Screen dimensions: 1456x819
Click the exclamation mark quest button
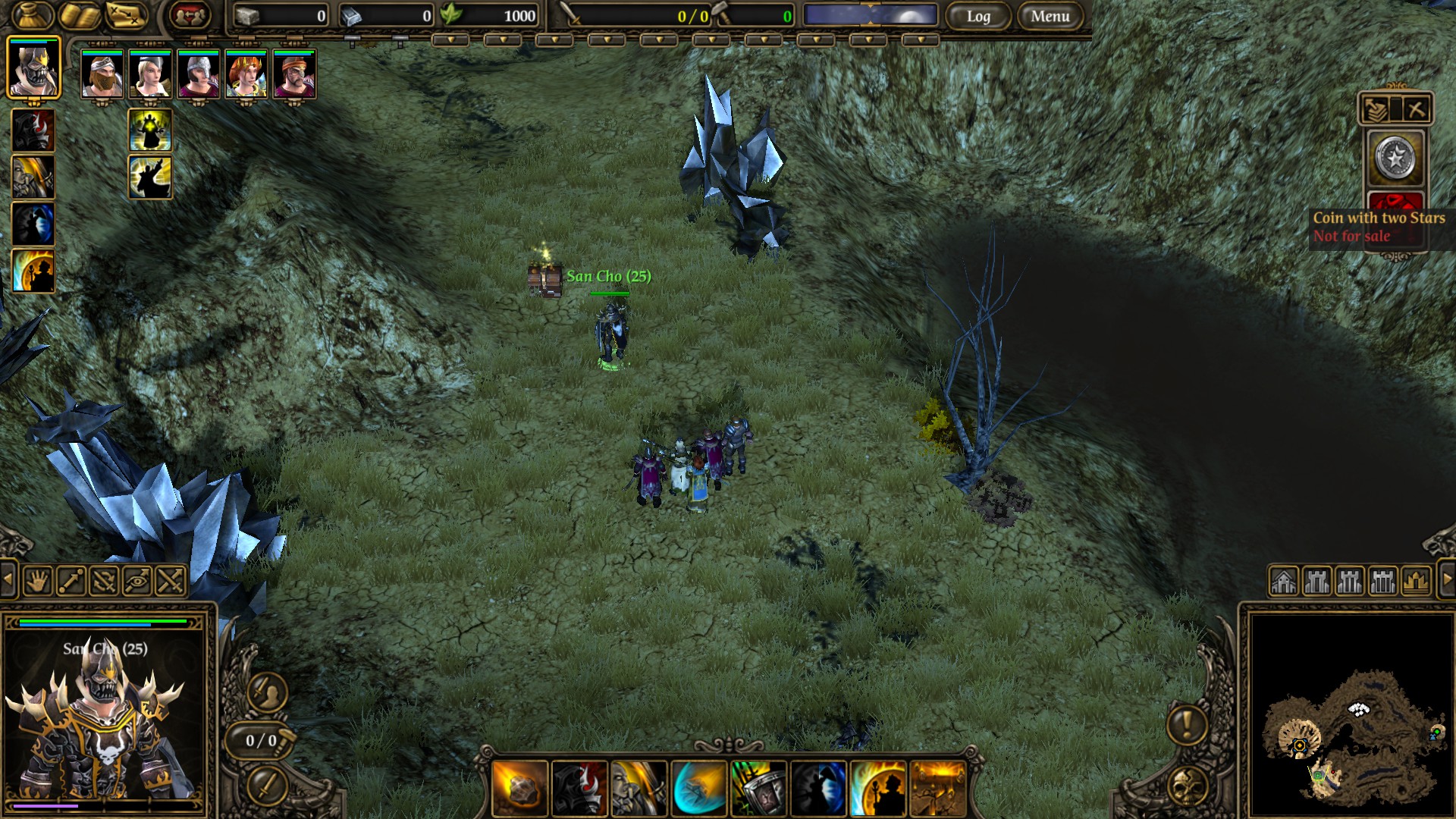(x=1187, y=724)
